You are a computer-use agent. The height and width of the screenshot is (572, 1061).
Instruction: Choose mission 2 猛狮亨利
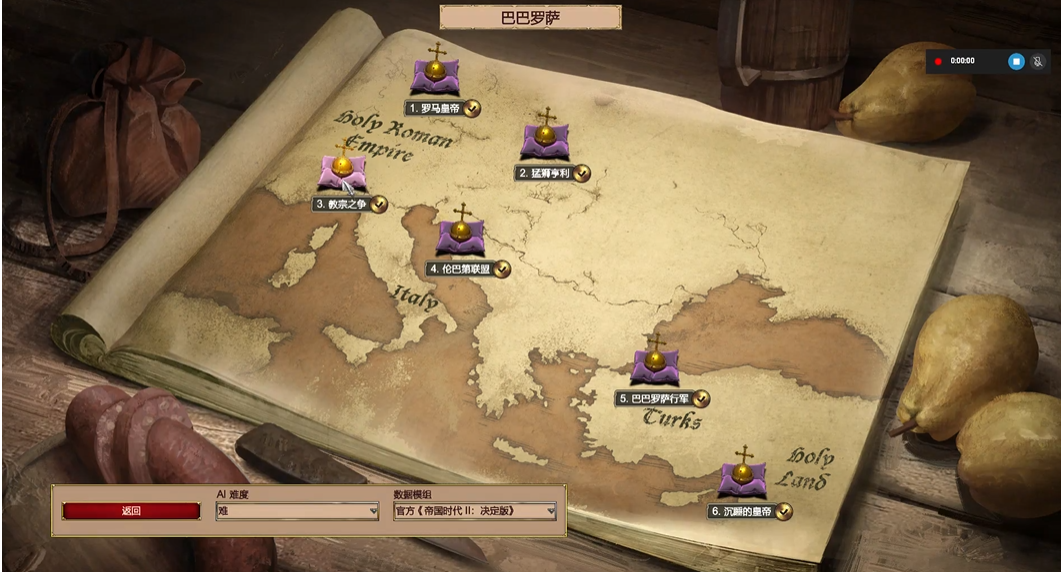545,141
